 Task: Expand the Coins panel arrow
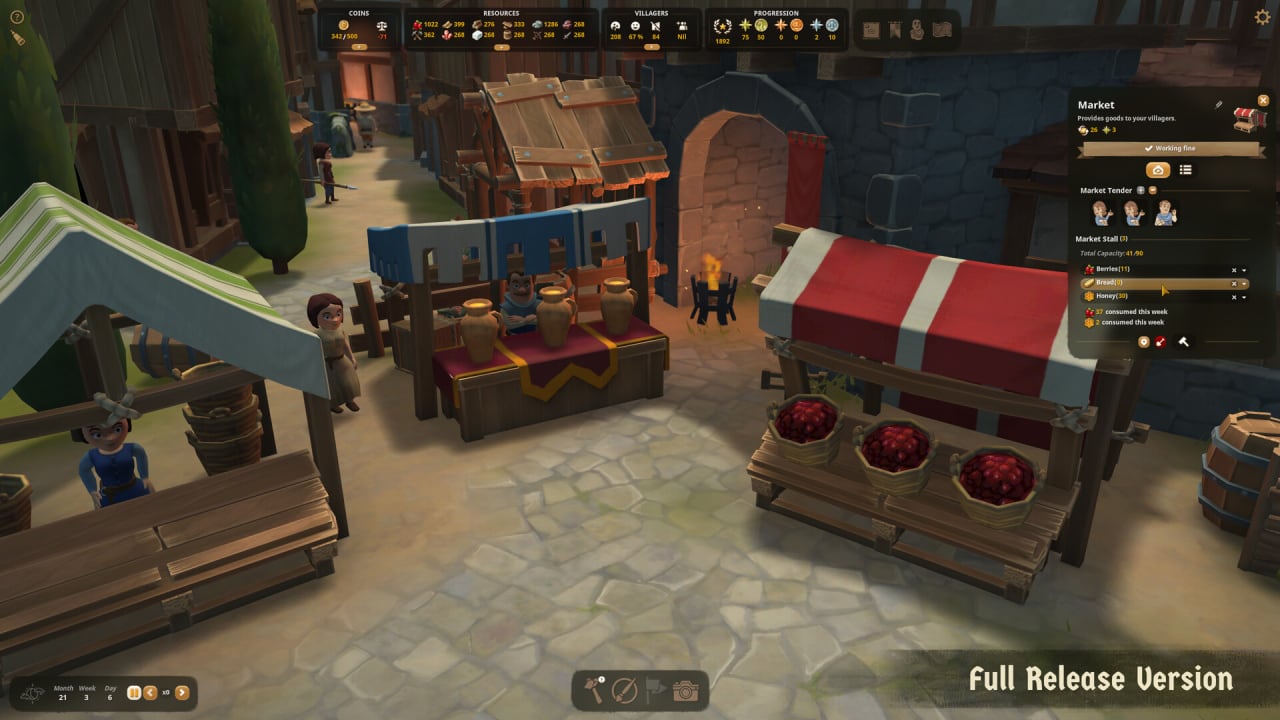358,47
